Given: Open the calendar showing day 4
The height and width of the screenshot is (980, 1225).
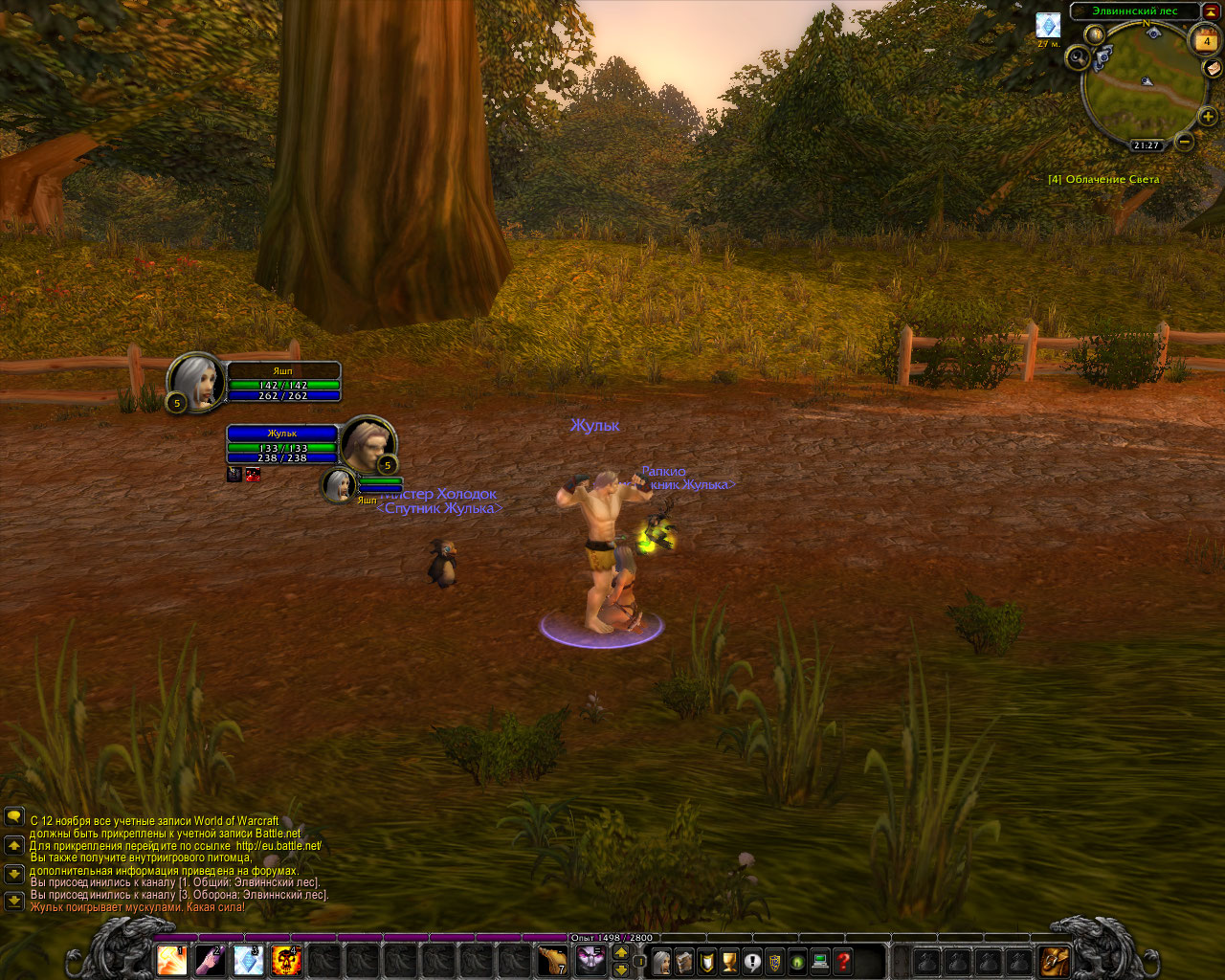Looking at the screenshot, I should click(1206, 41).
